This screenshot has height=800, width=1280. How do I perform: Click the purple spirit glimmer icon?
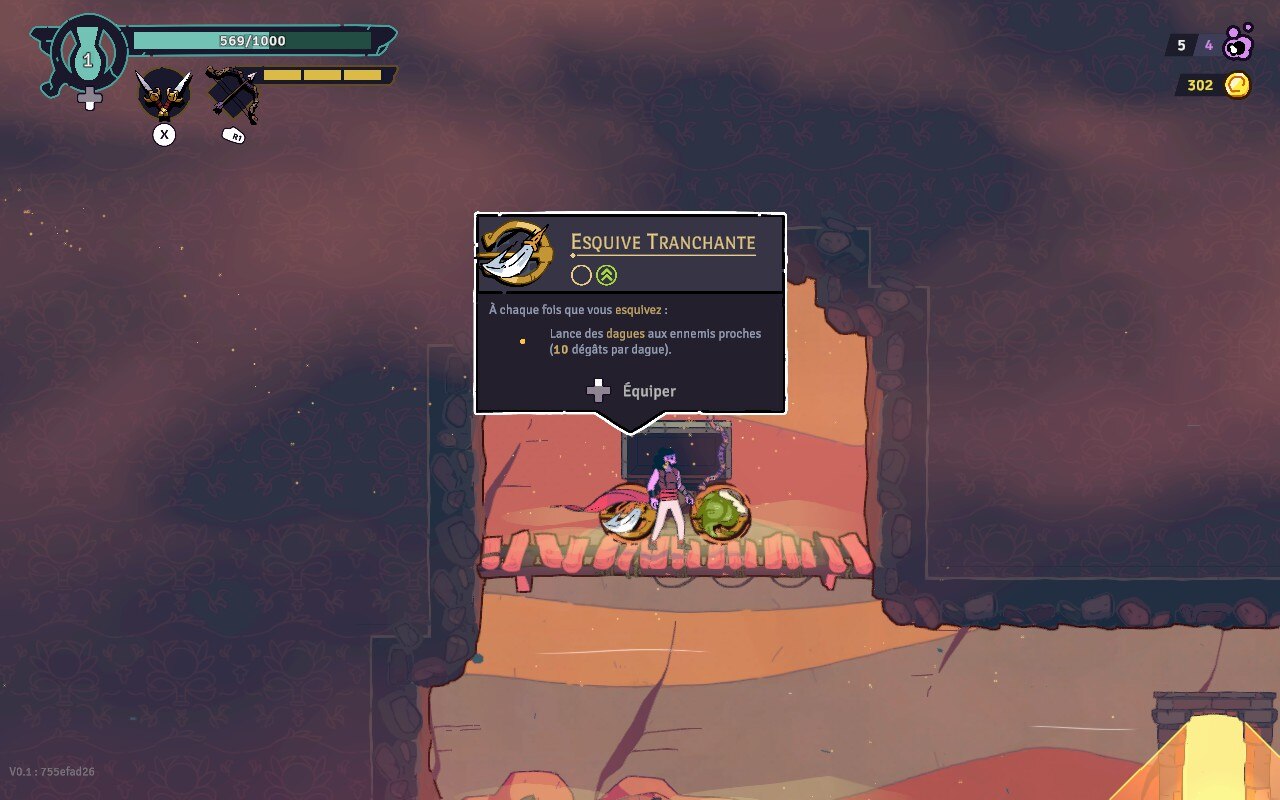pos(1239,43)
